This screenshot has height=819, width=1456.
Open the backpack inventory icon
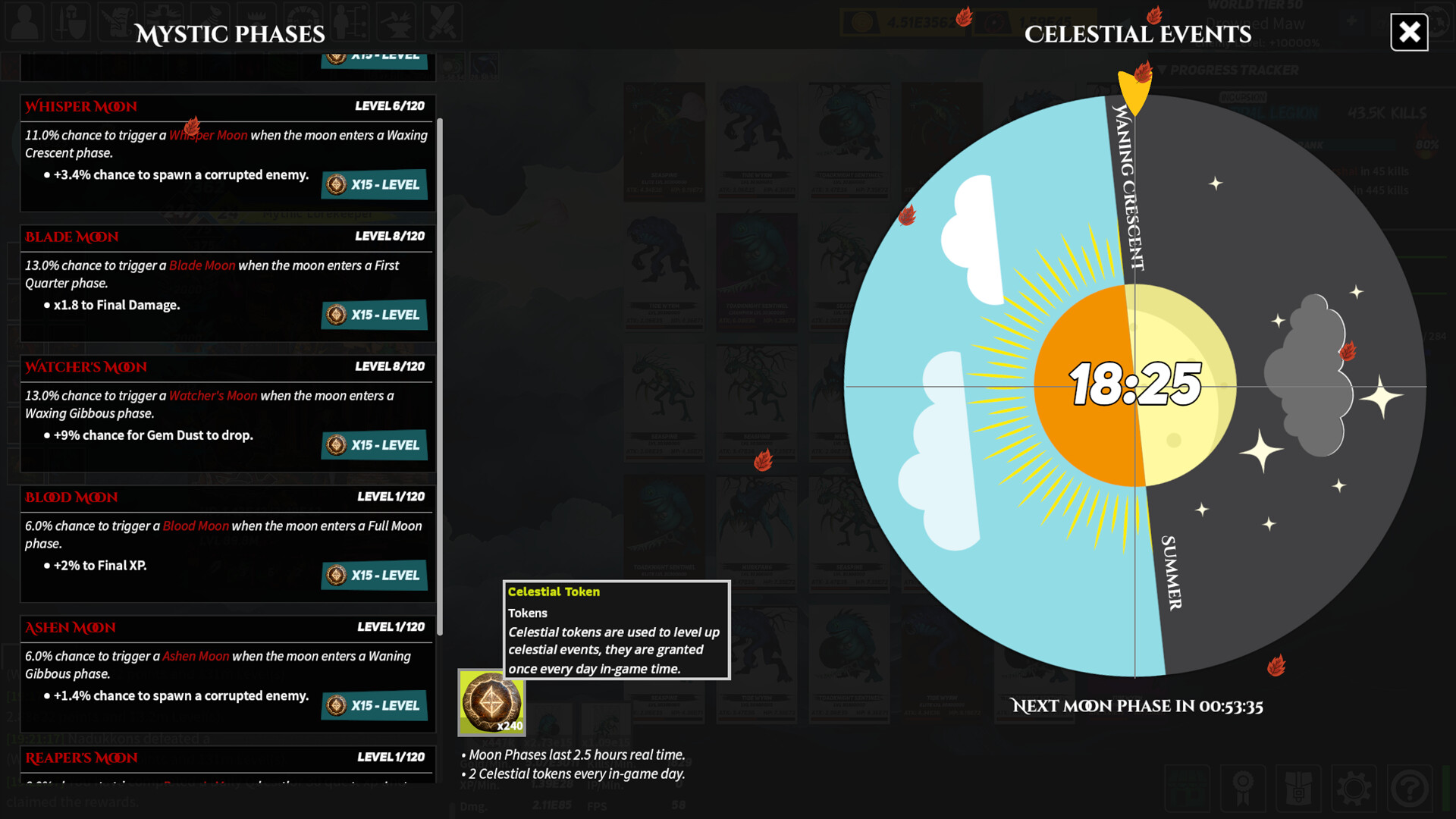[x=1299, y=789]
